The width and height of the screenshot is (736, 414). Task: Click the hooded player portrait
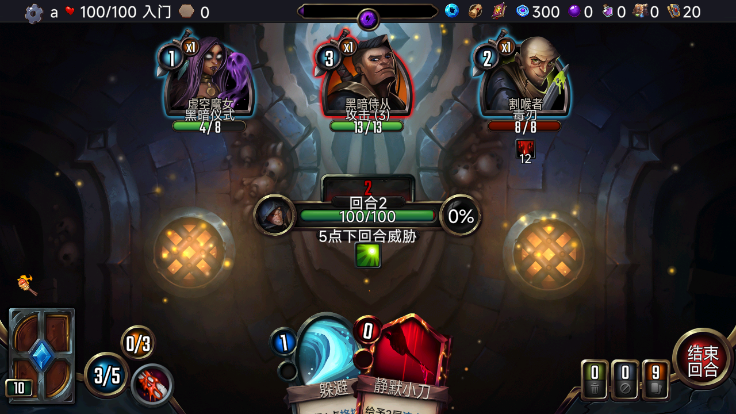pyautogui.click(x=274, y=214)
